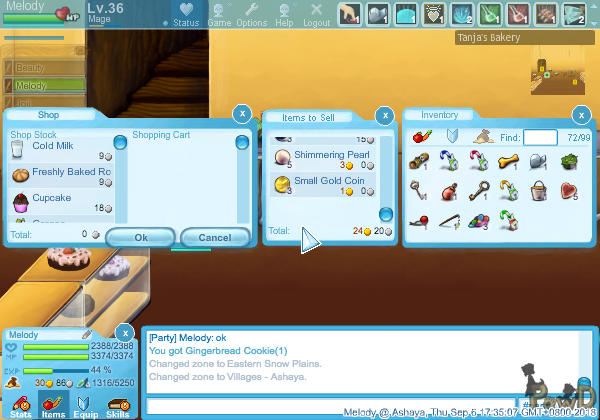Open the Help menu
600x420 pixels.
(x=285, y=15)
